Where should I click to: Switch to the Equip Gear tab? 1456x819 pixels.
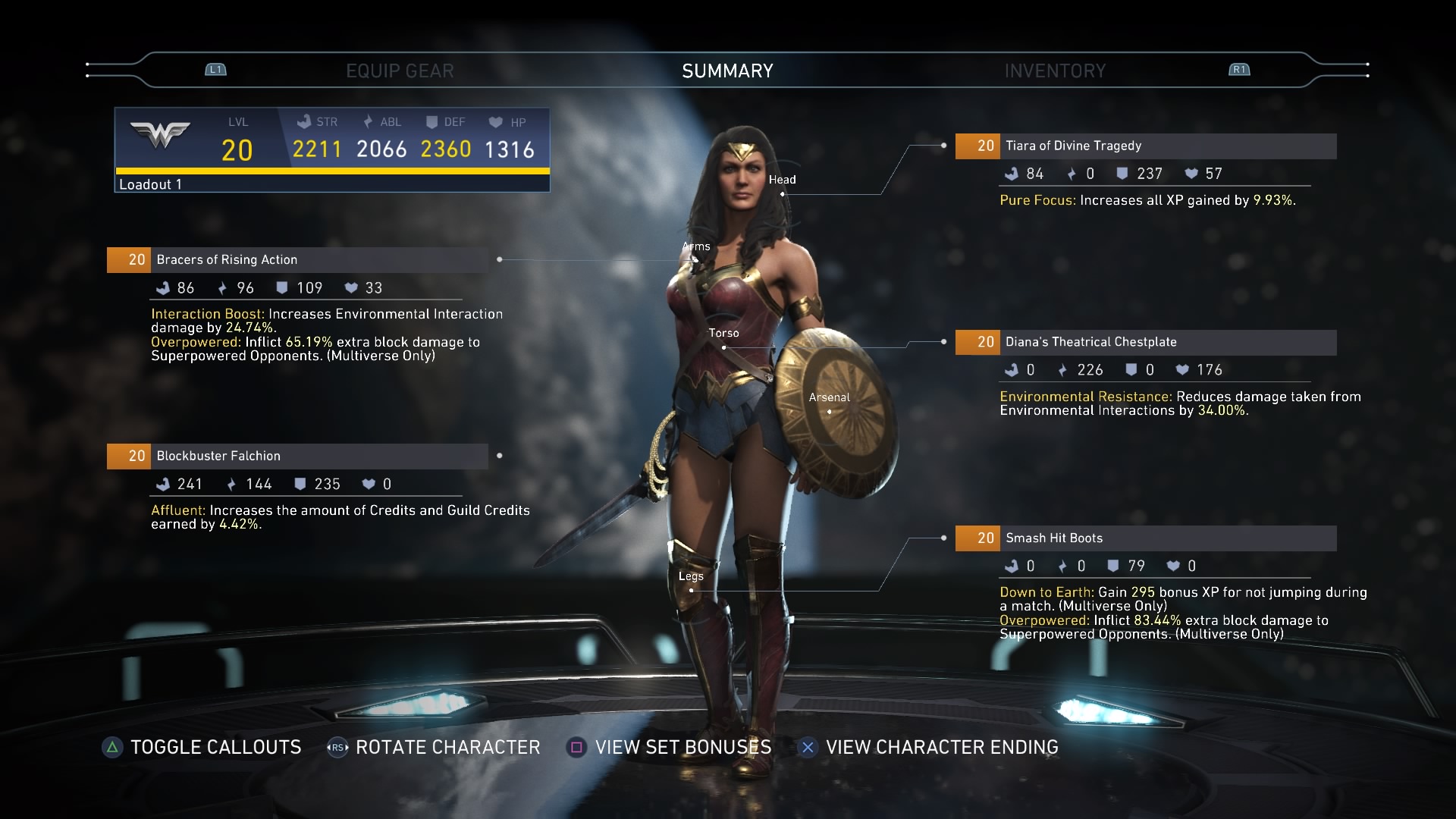400,71
